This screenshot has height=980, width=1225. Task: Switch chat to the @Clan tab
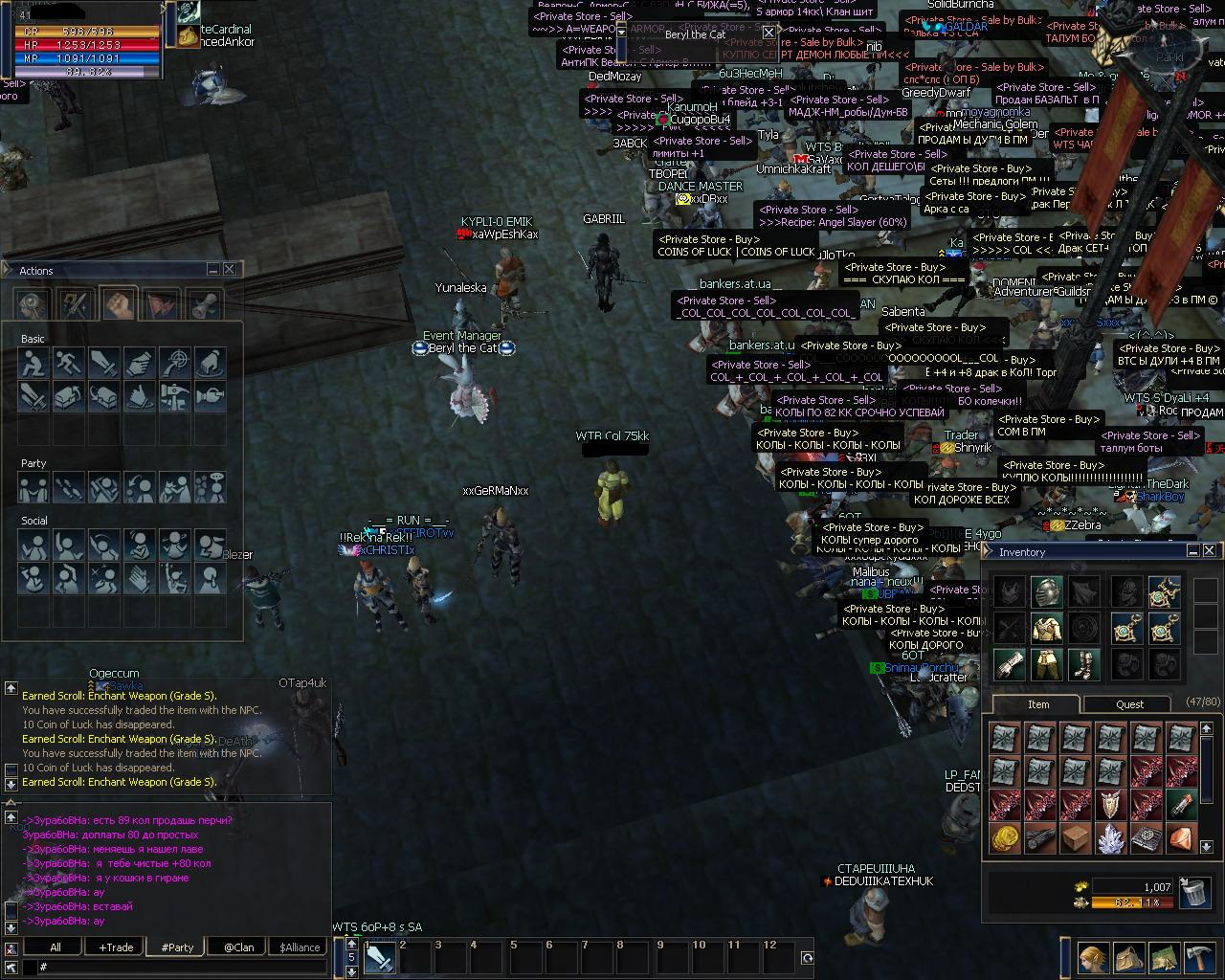click(238, 947)
